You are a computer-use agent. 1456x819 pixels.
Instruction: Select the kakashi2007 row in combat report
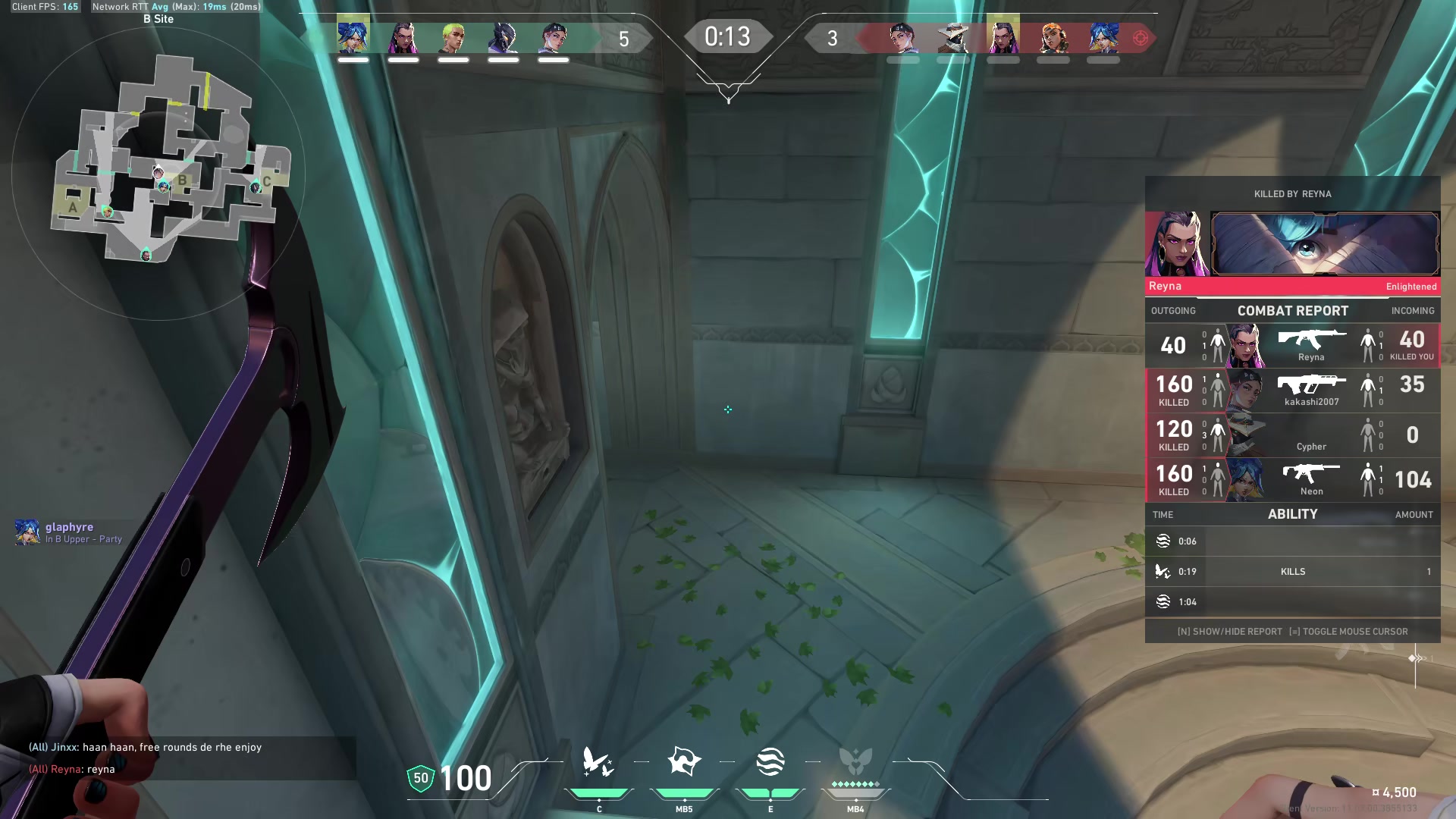1292,391
